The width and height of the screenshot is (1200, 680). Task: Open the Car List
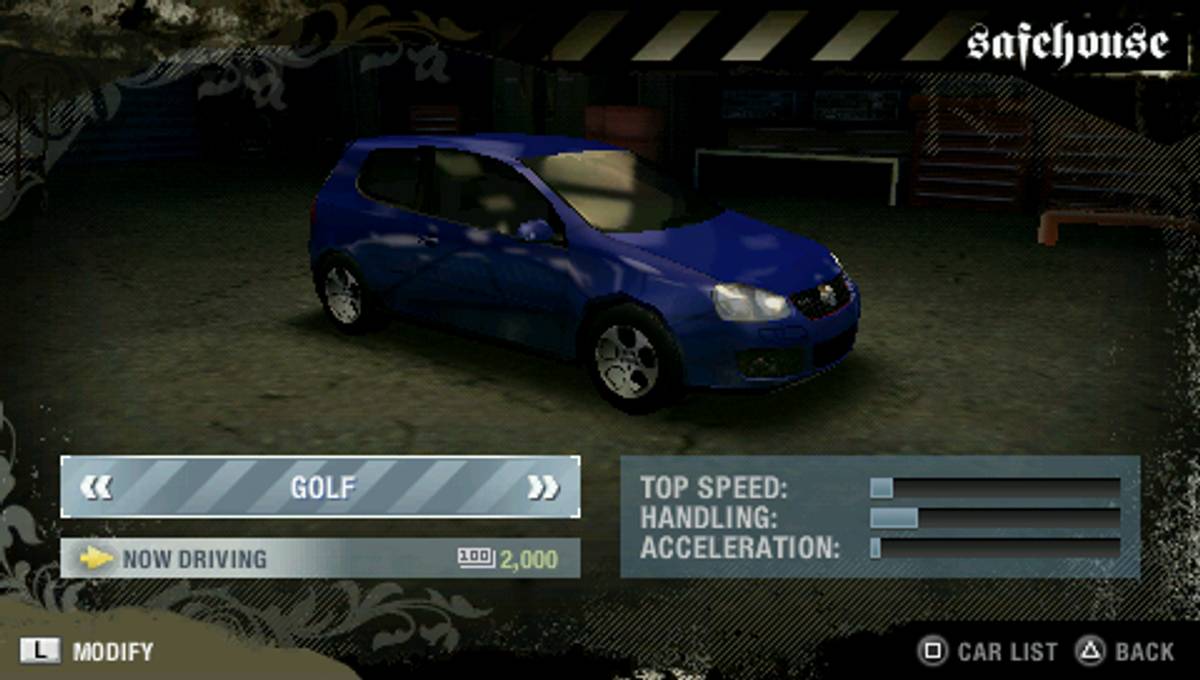pos(988,652)
